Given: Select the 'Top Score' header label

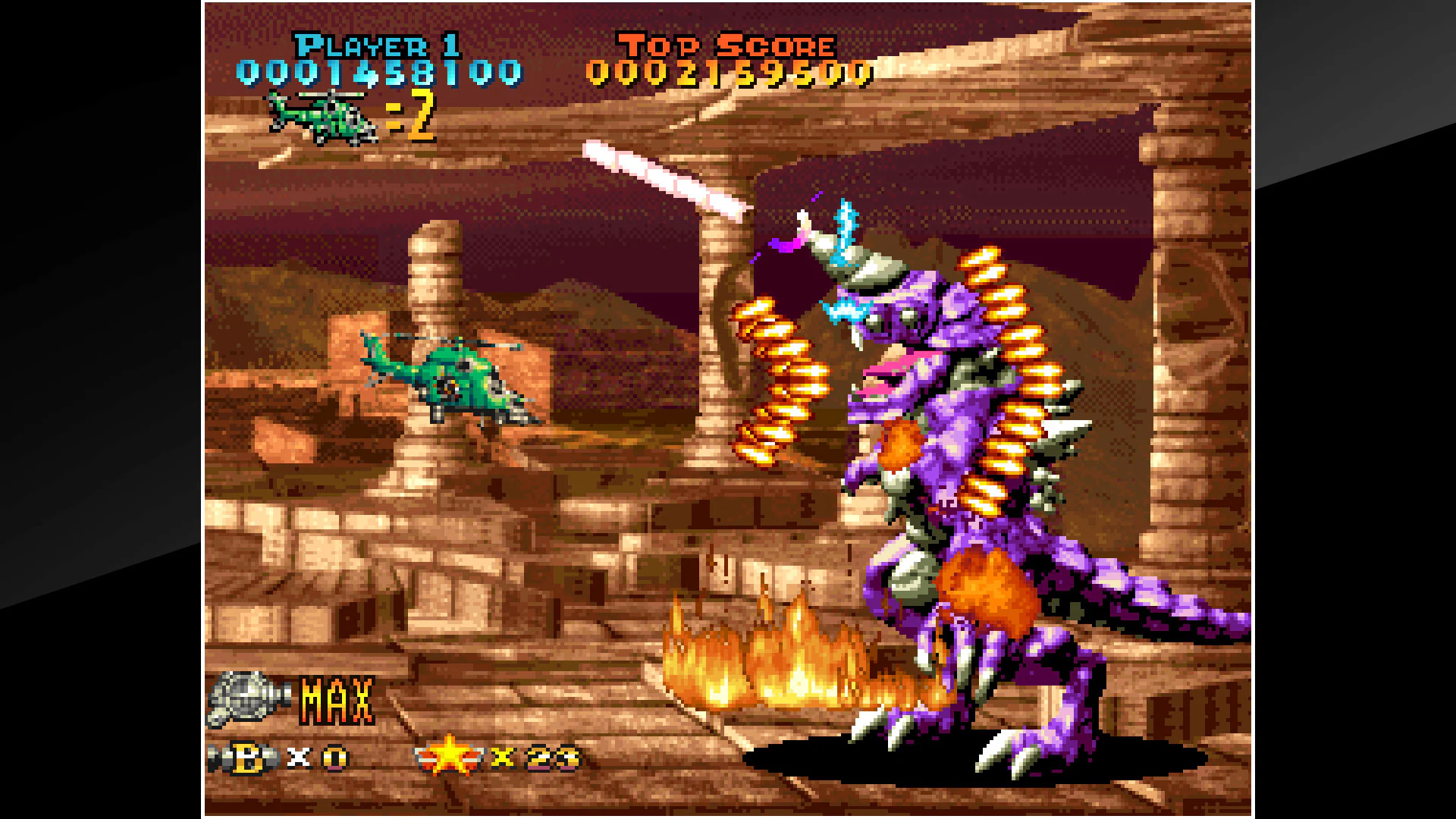Looking at the screenshot, I should click(724, 44).
